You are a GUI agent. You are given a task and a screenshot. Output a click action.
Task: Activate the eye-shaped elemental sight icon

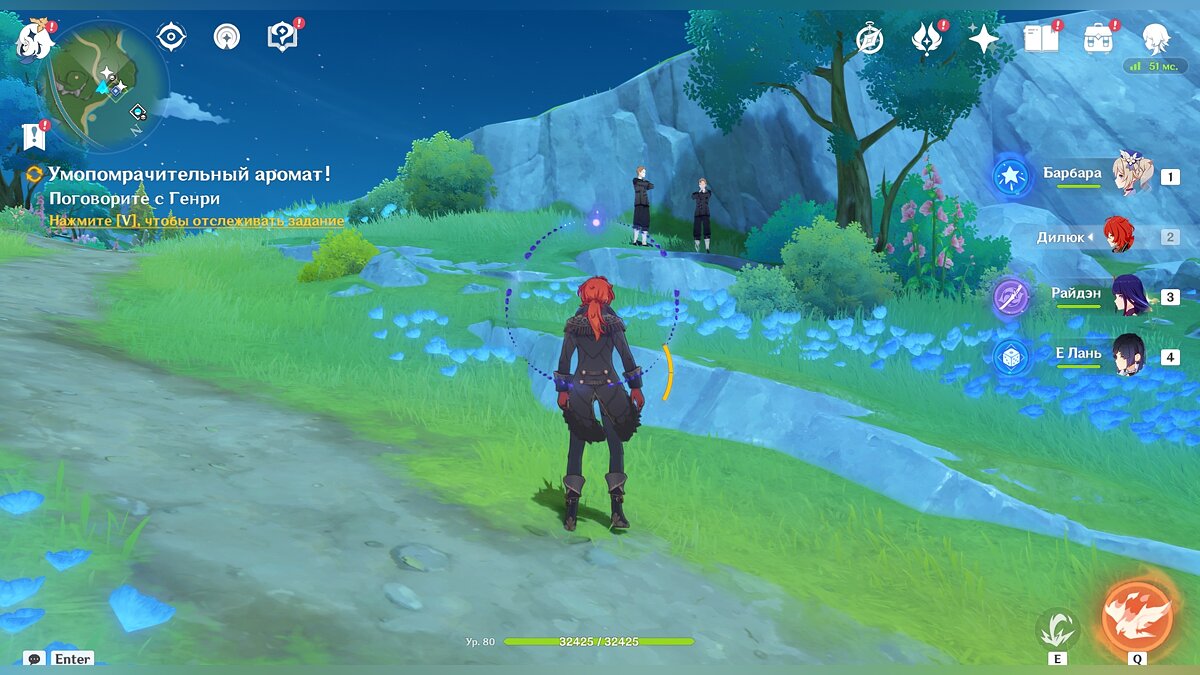click(171, 37)
